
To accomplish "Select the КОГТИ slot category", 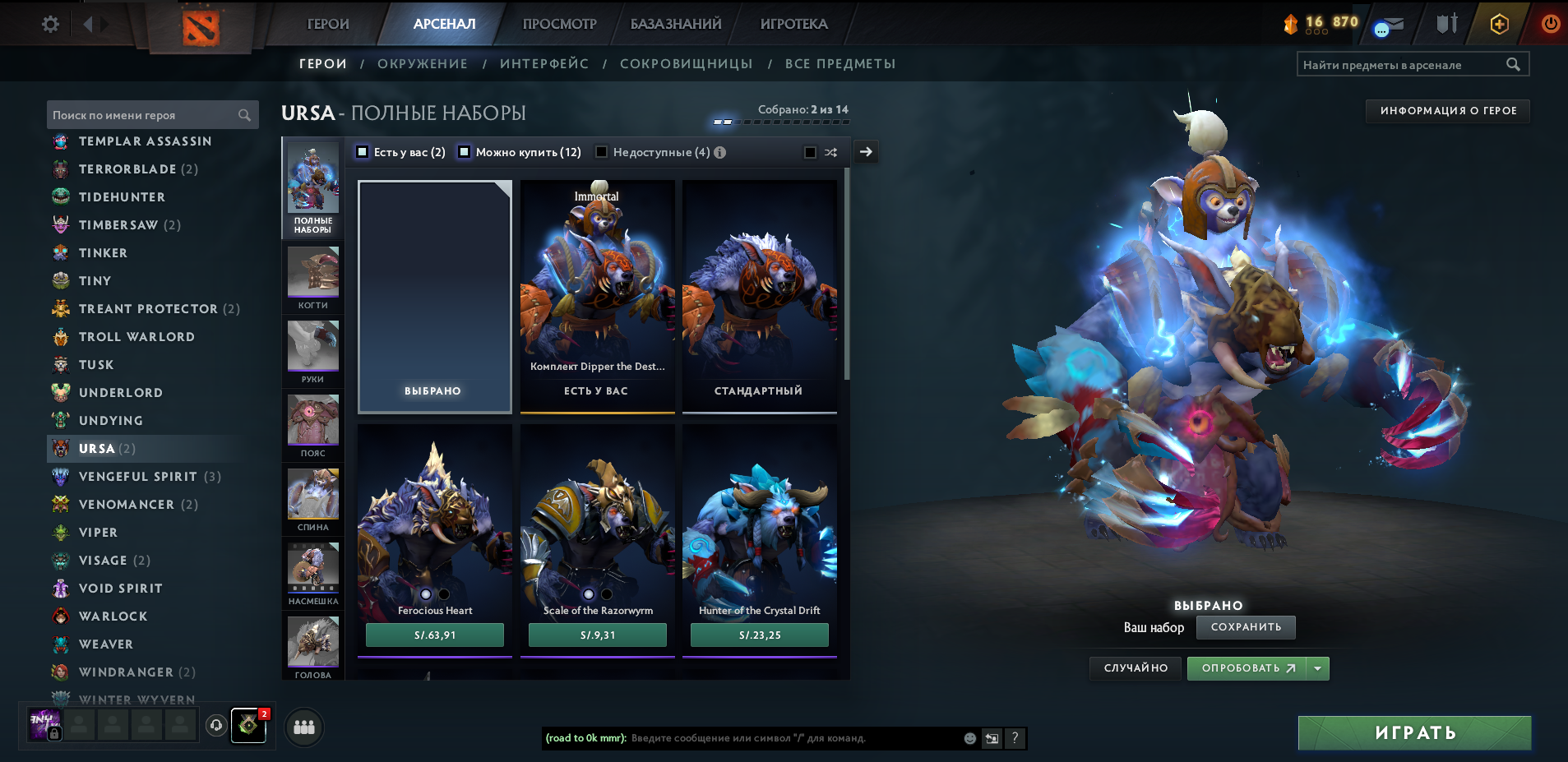I will [312, 275].
